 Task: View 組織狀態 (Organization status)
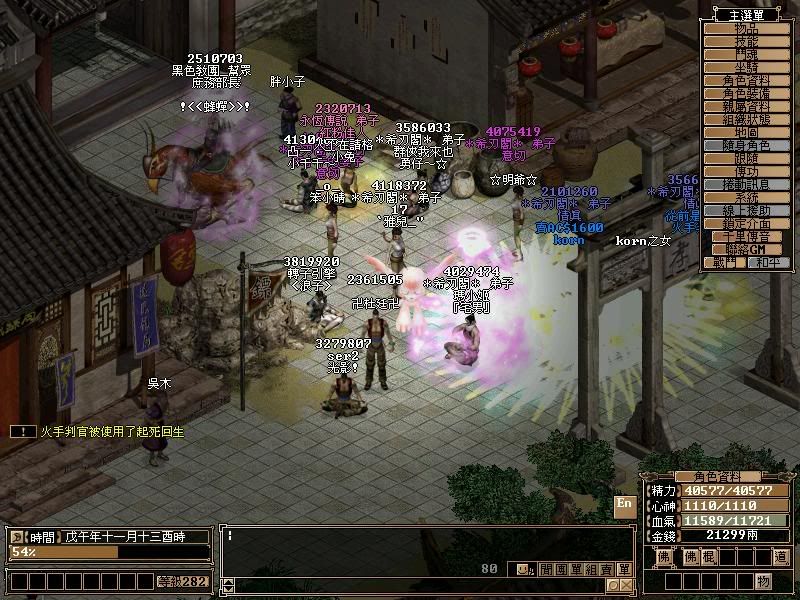tap(746, 120)
